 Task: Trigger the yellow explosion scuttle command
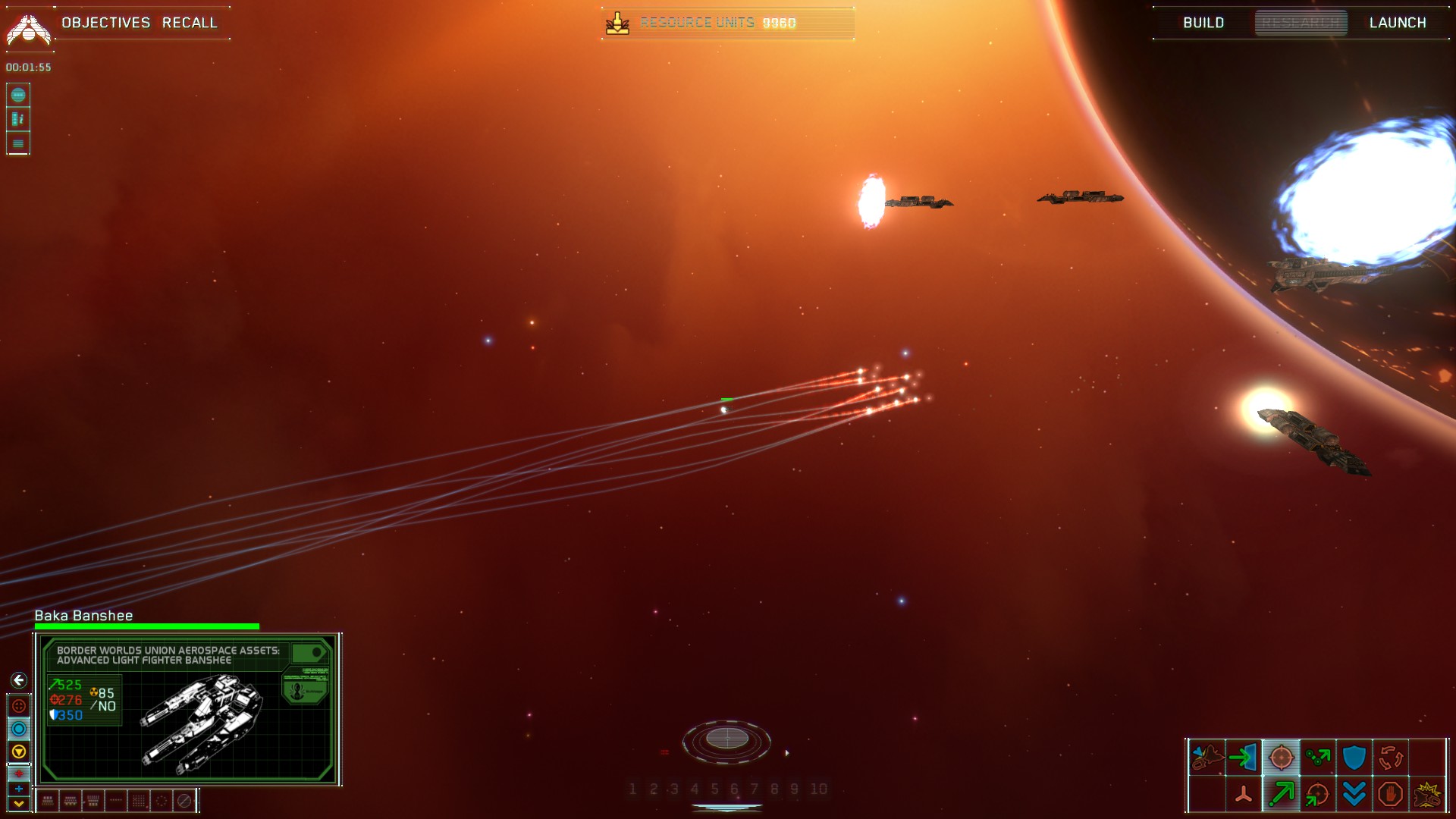coord(1427,794)
